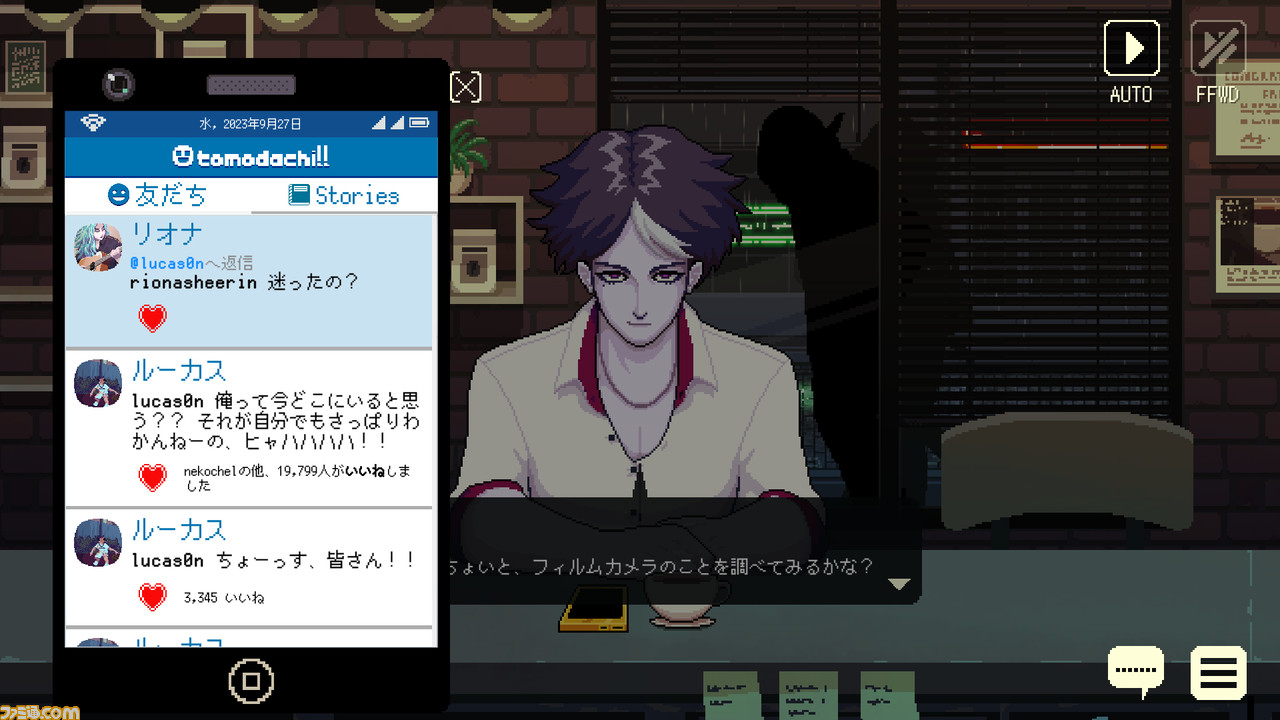The width and height of the screenshot is (1280, 720).
Task: Heart Lucas's ちょーっす greeting post
Action: pyautogui.click(x=151, y=596)
